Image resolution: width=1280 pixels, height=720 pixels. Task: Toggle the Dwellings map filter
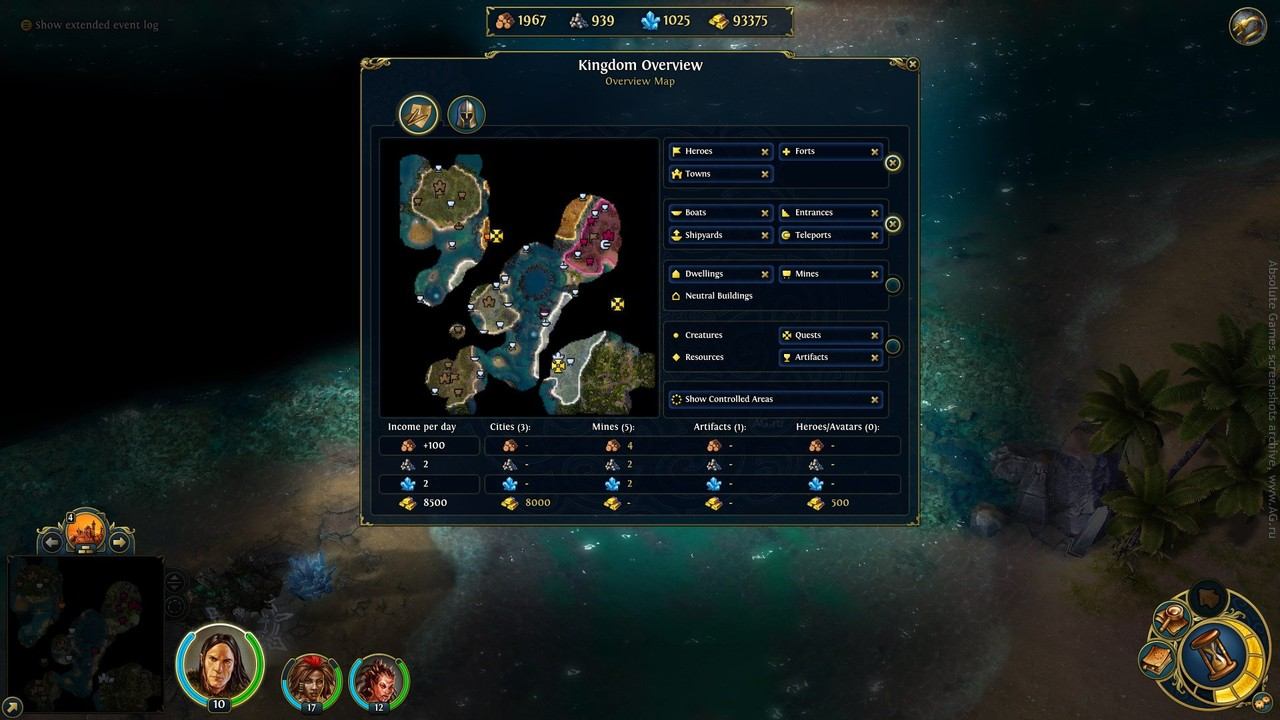(720, 274)
